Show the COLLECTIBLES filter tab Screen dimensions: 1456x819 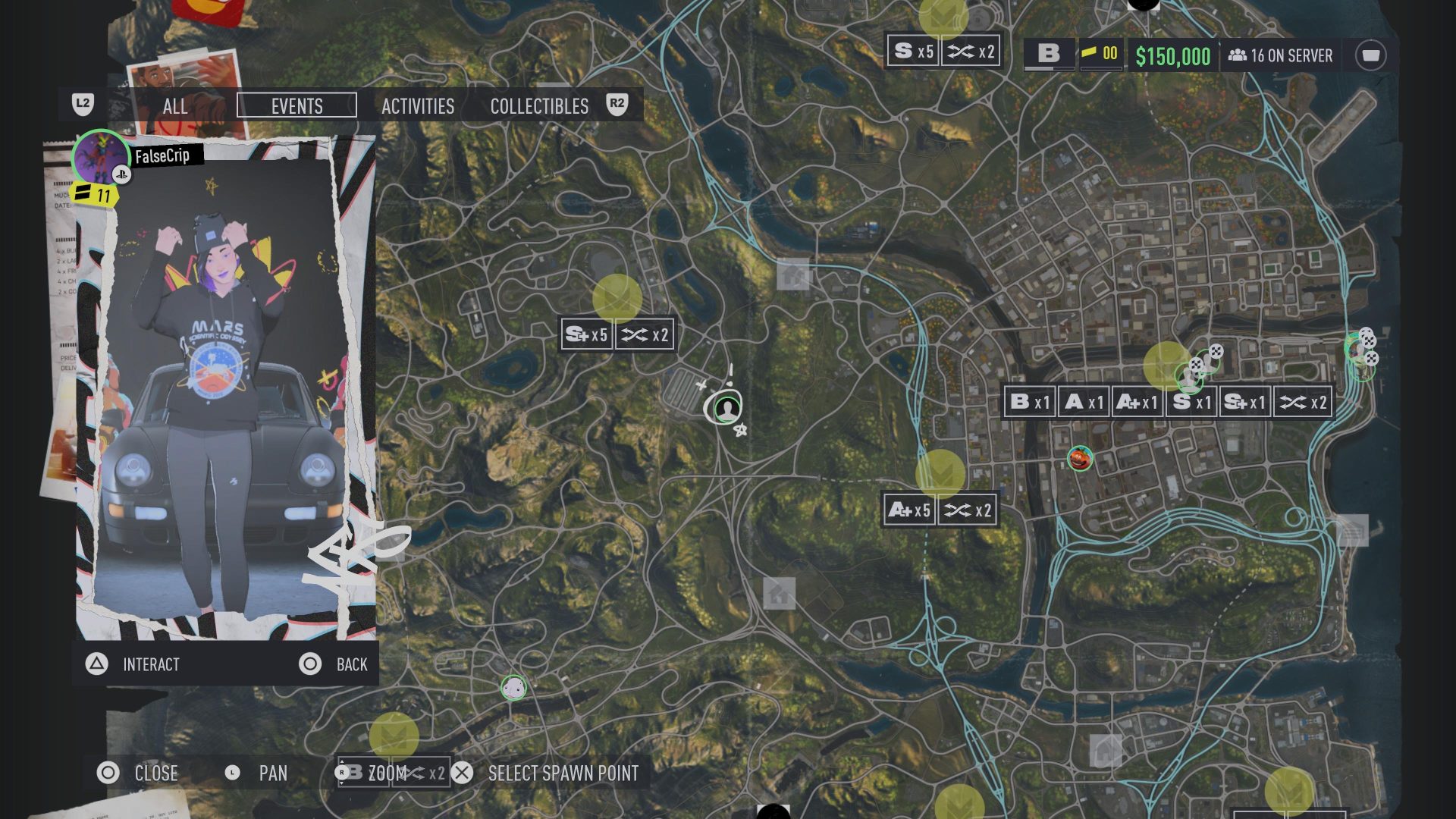(539, 106)
